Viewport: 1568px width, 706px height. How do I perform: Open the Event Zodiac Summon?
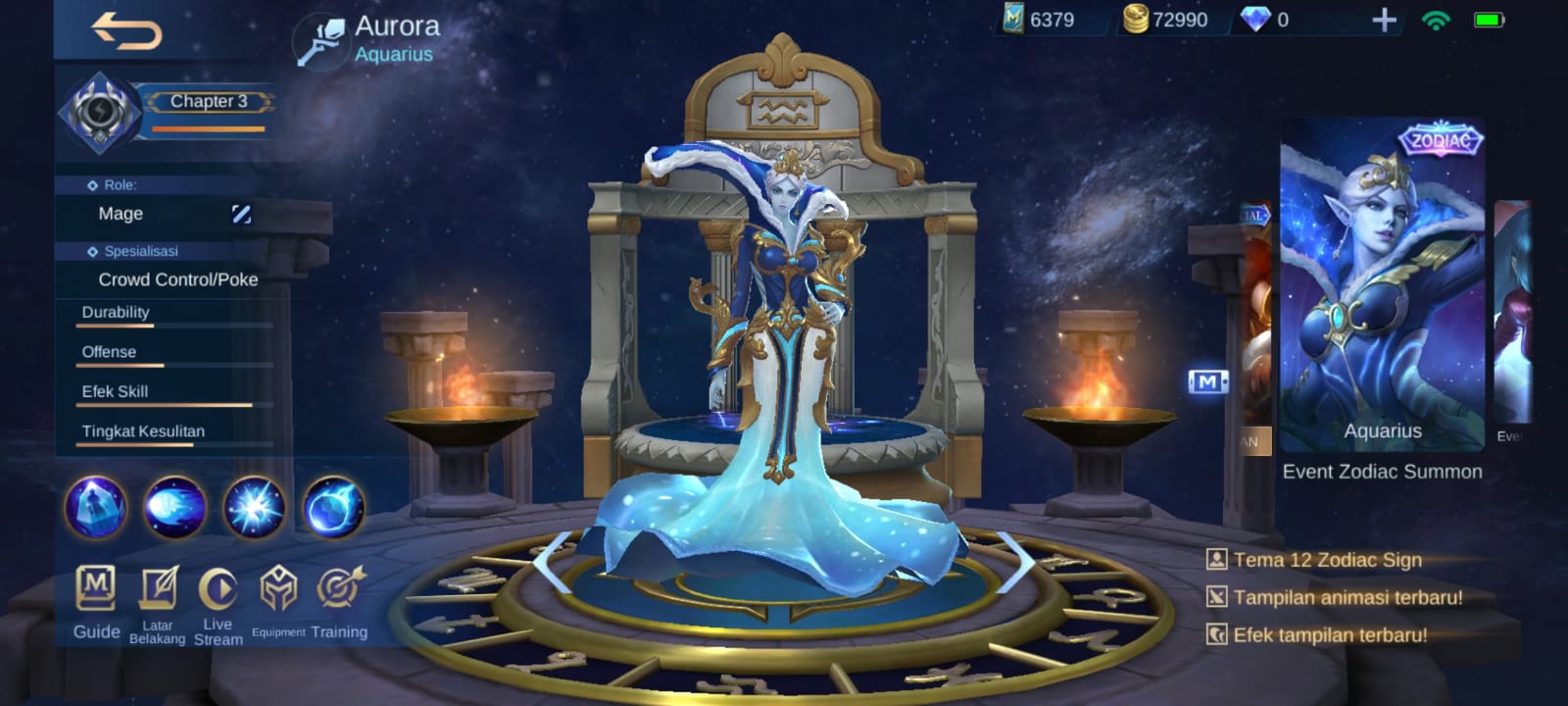point(1384,471)
